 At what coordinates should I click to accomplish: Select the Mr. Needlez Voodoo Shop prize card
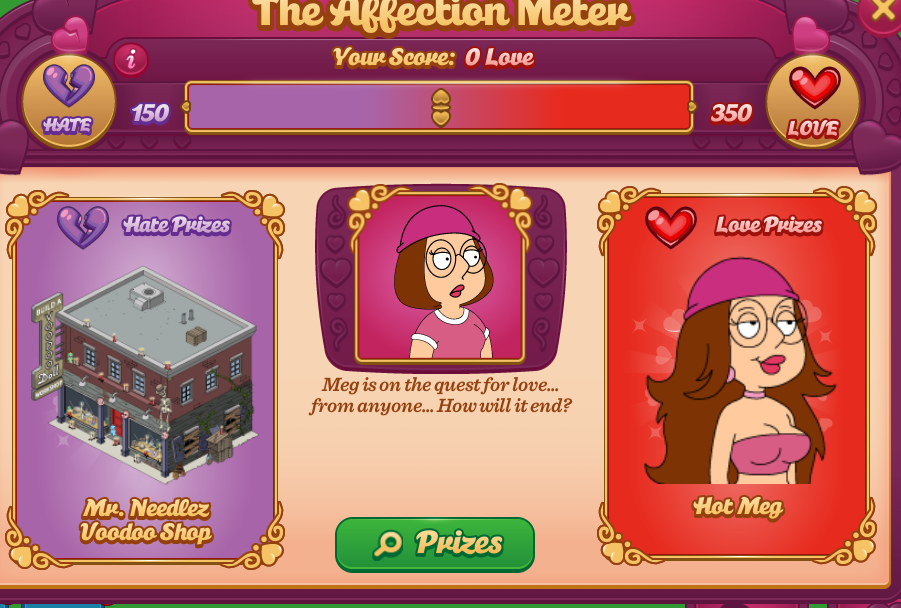pos(145,380)
